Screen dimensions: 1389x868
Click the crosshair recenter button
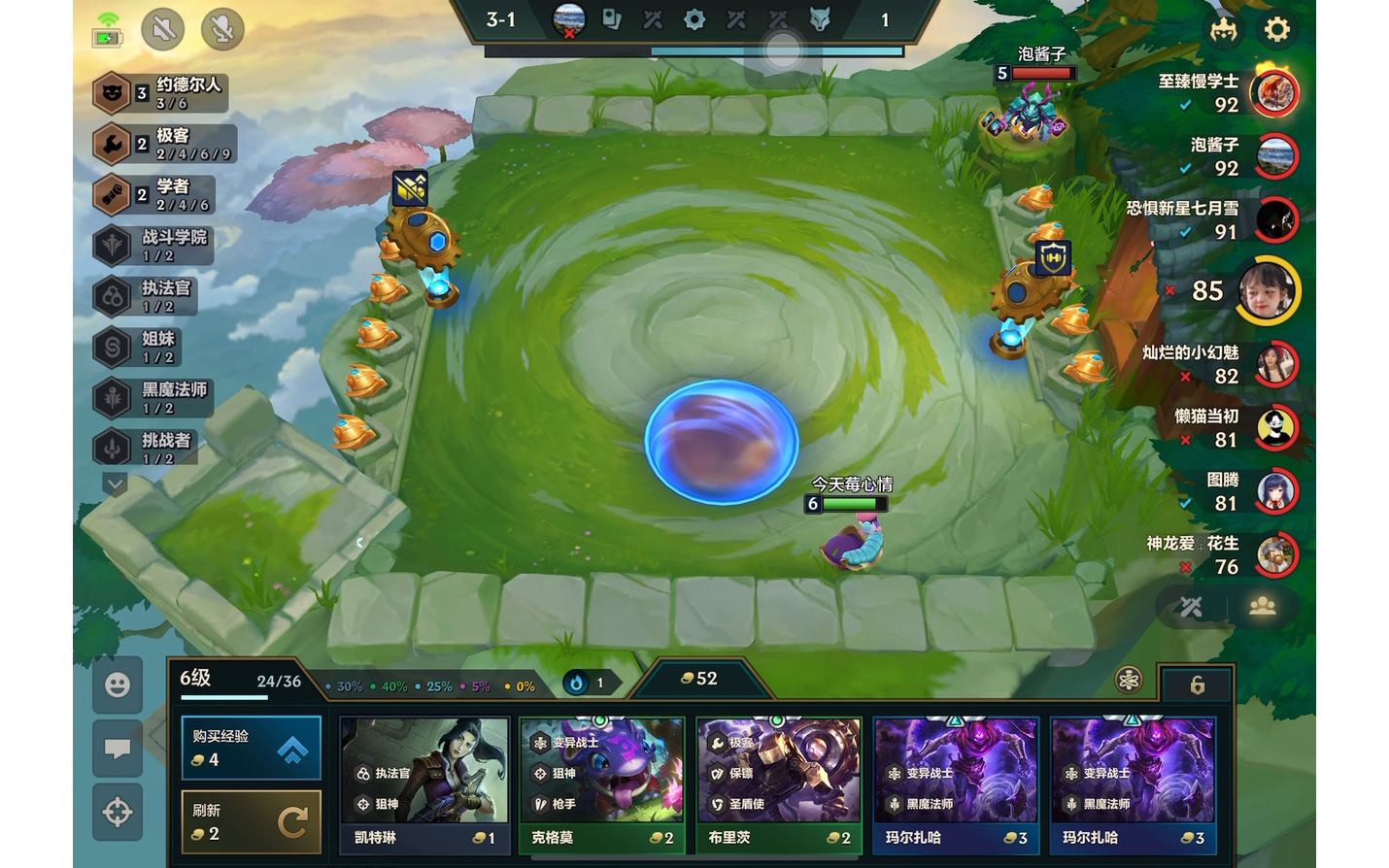click(x=118, y=812)
